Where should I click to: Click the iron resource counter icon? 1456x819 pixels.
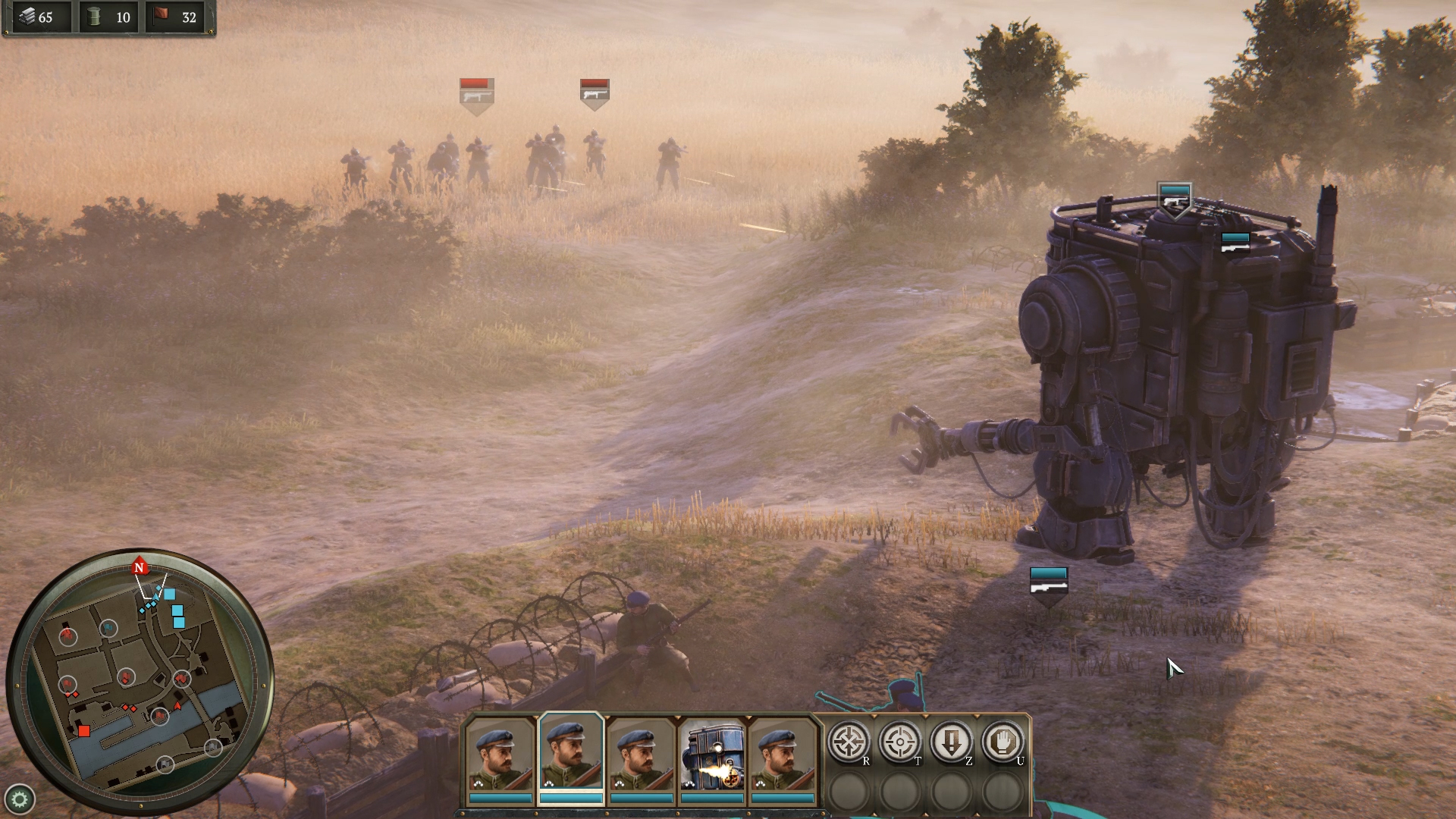tap(27, 16)
